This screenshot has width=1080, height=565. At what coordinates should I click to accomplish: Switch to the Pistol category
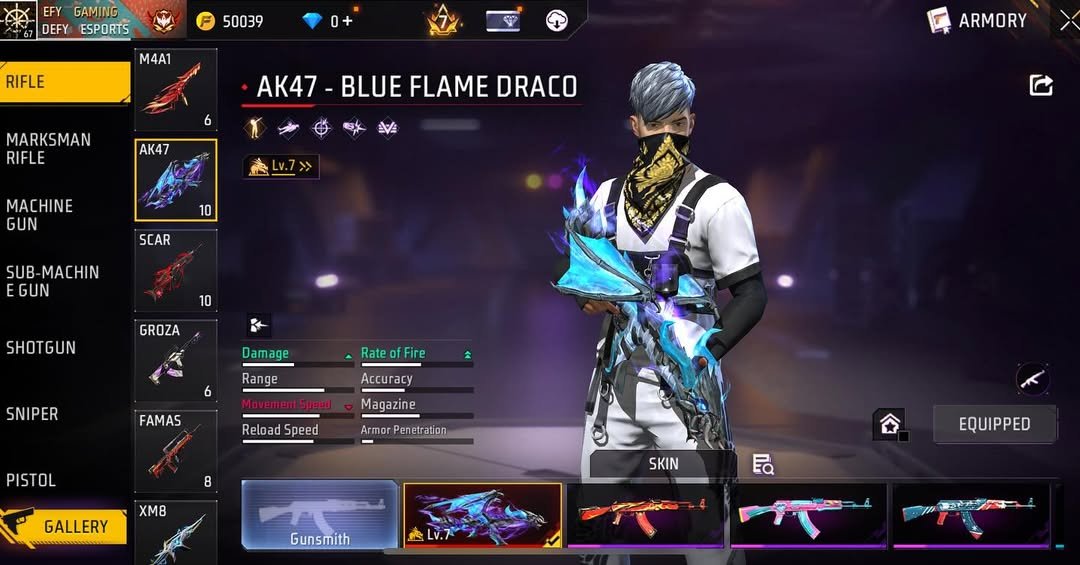(x=31, y=480)
